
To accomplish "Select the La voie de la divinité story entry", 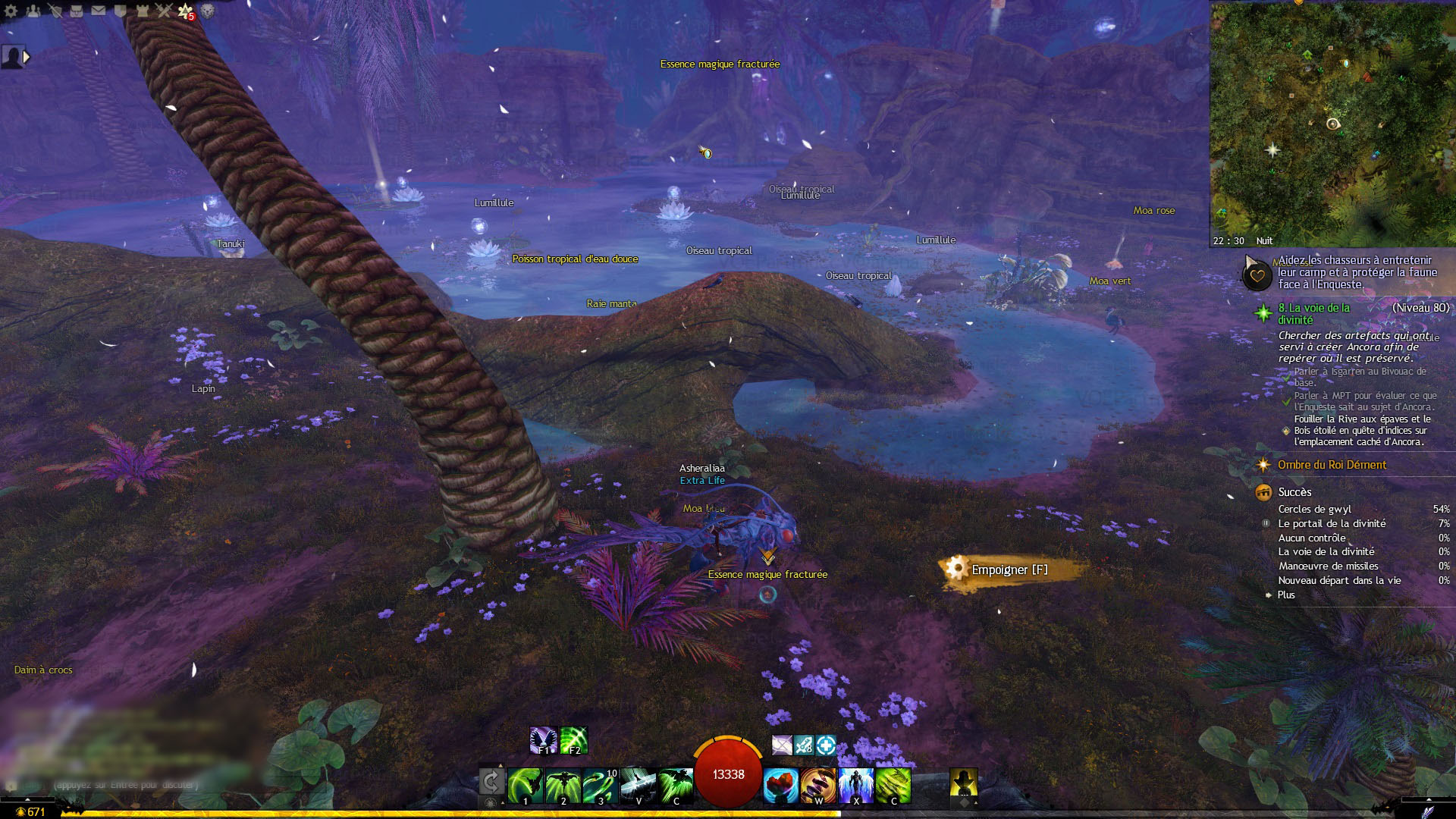I will 1313,313.
